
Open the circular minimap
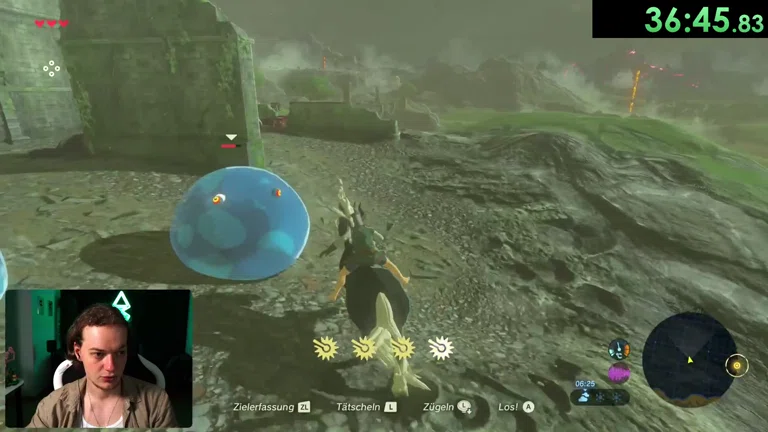pos(689,359)
